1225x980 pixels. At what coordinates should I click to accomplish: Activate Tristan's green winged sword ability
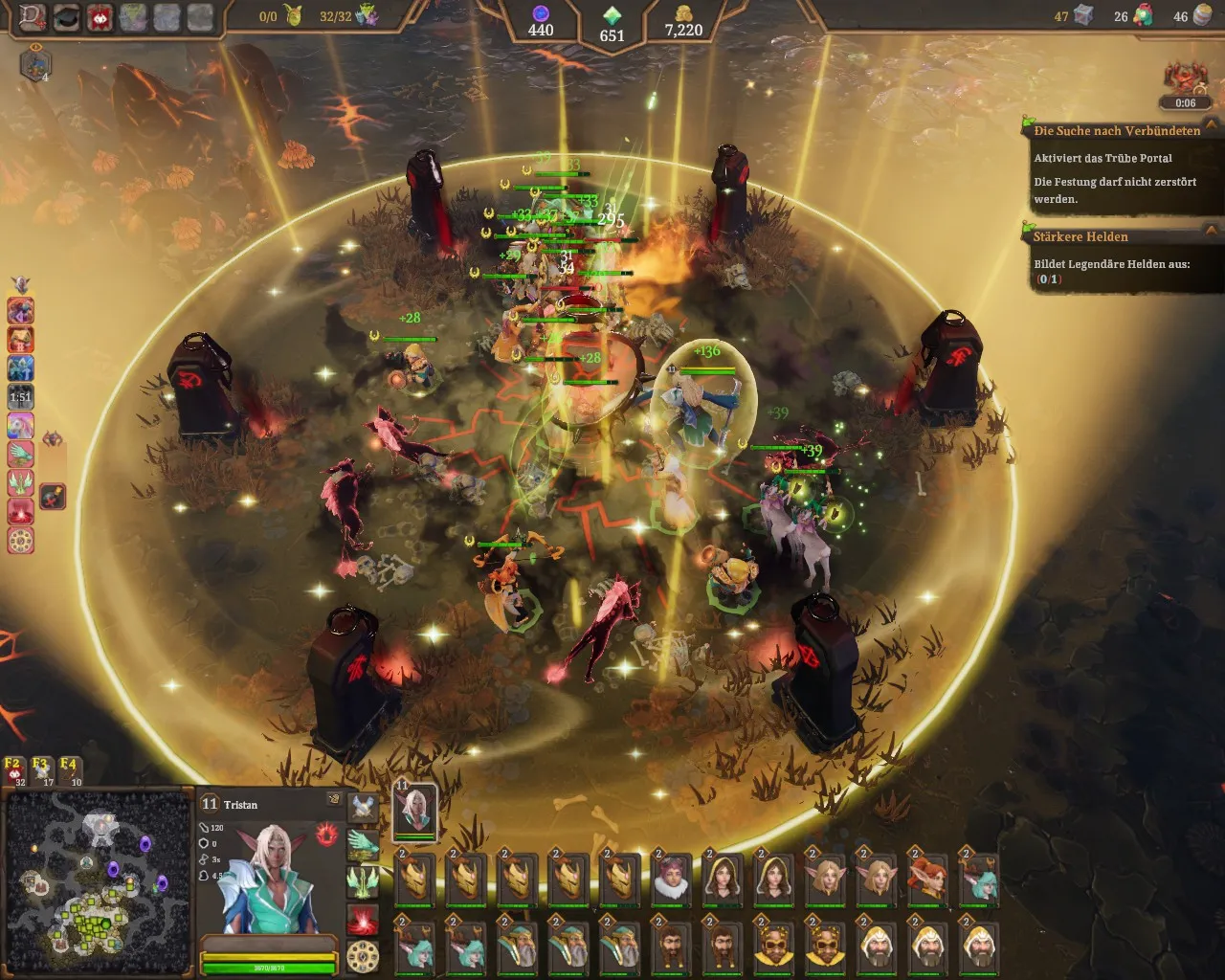point(363,881)
